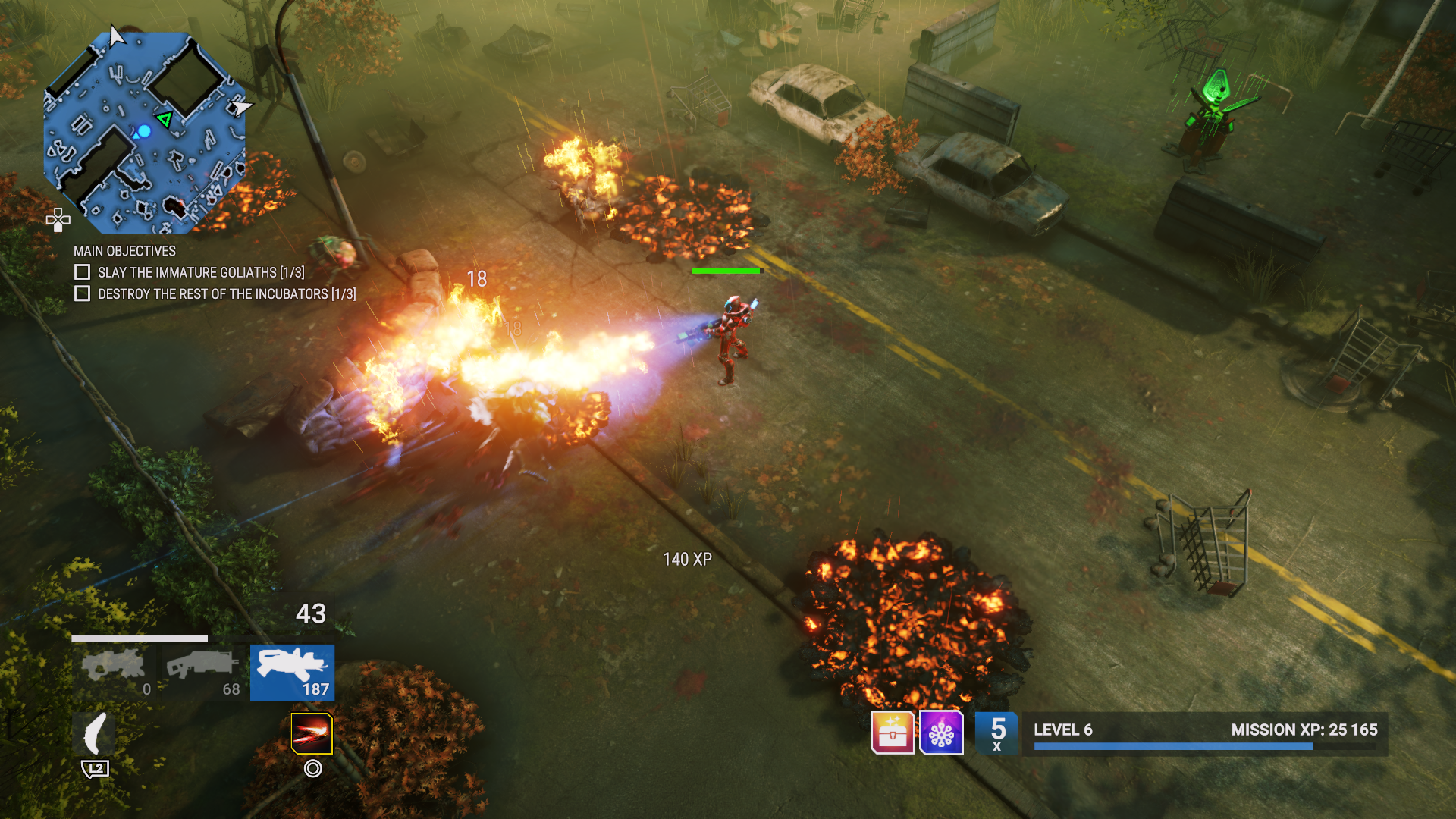The width and height of the screenshot is (1456, 819).
Task: Select the flamethrower weapon slot with 187 ammo
Action: tap(292, 672)
